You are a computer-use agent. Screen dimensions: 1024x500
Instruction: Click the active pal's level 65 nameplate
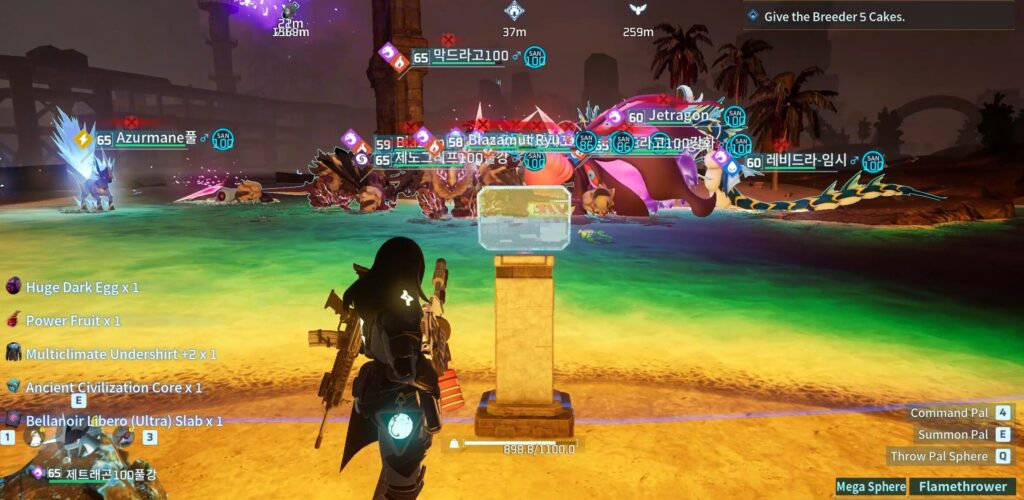[x=100, y=473]
